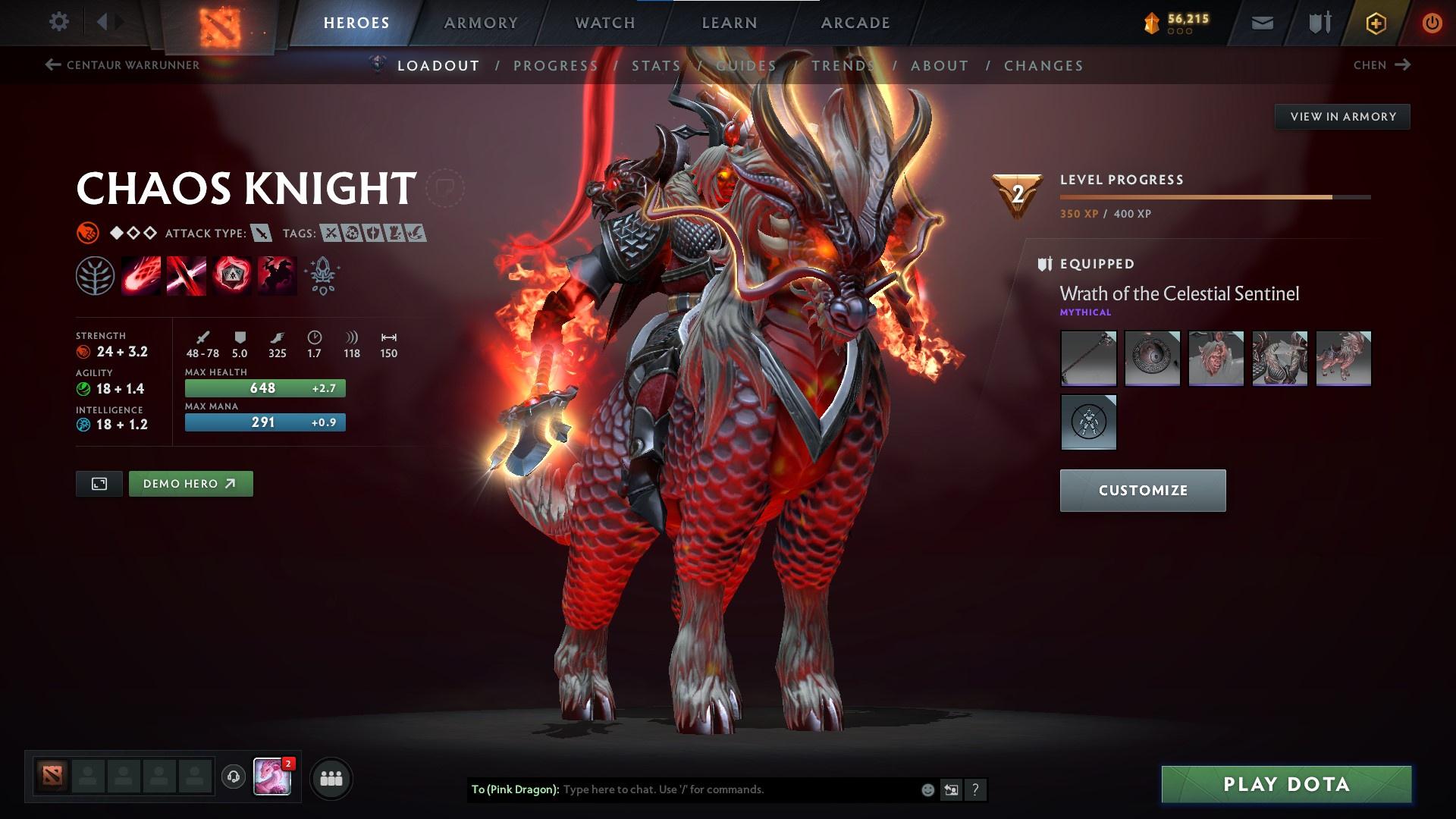1456x819 pixels.
Task: Open the Chaos Bolt ability icon
Action: point(140,275)
